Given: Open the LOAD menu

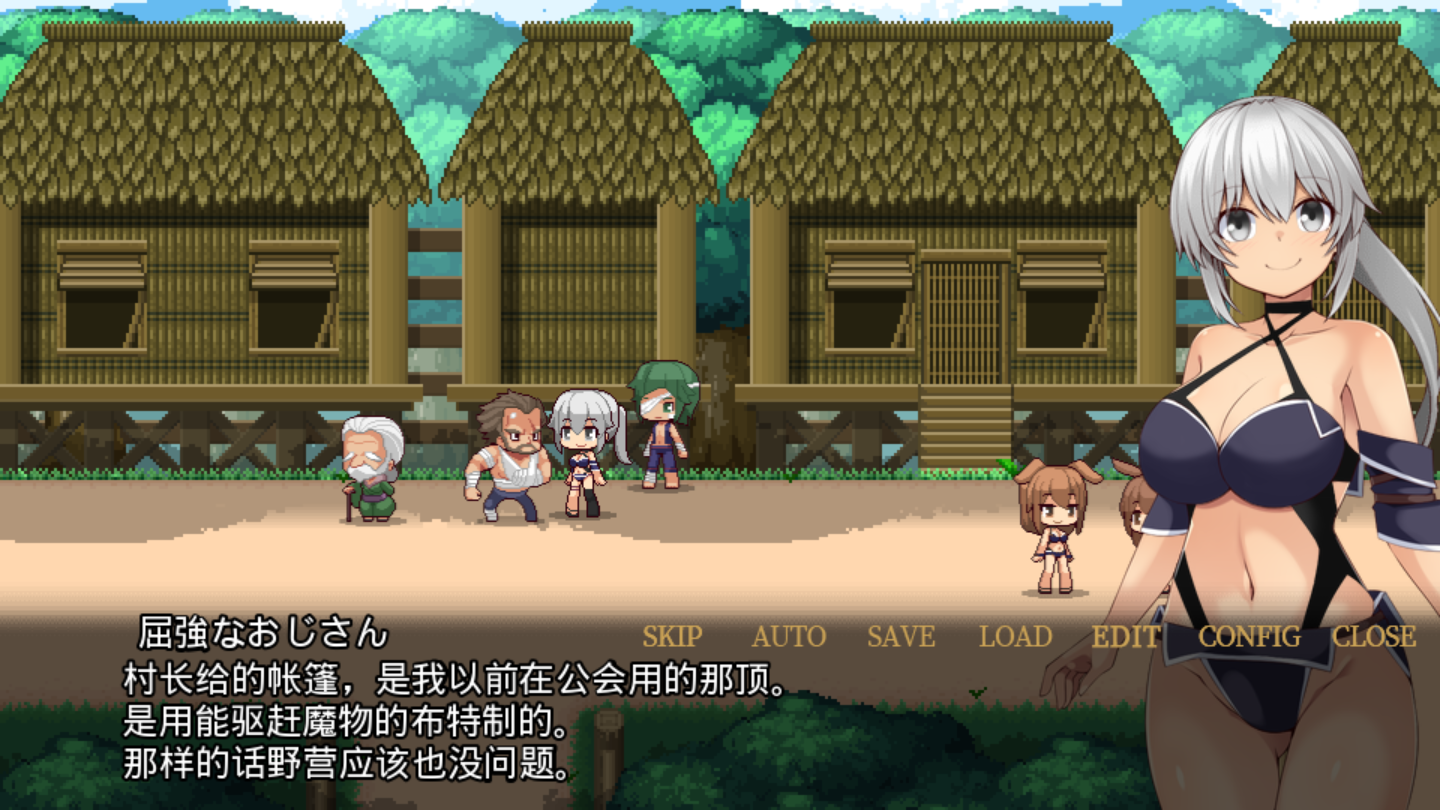Looking at the screenshot, I should pyautogui.click(x=1015, y=637).
